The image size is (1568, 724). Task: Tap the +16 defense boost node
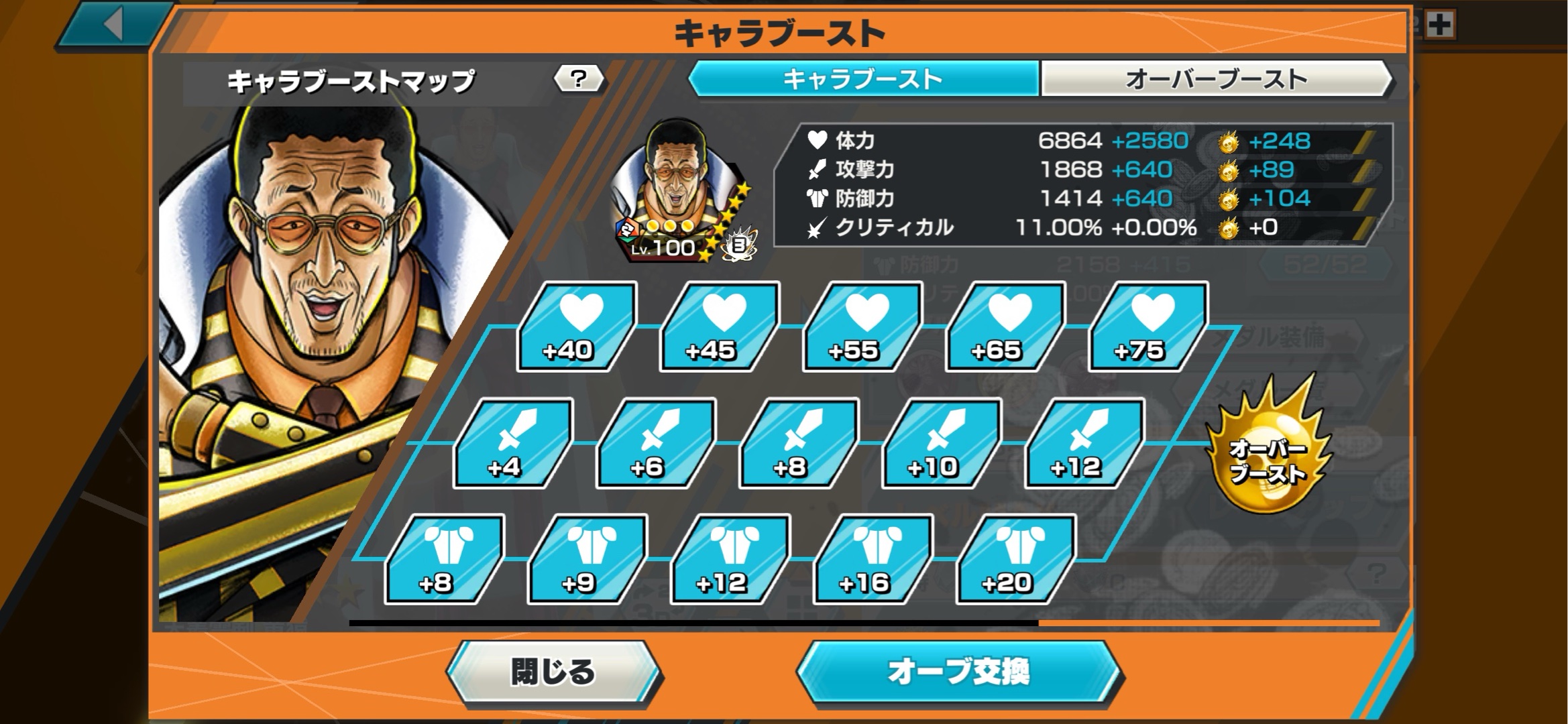(873, 559)
